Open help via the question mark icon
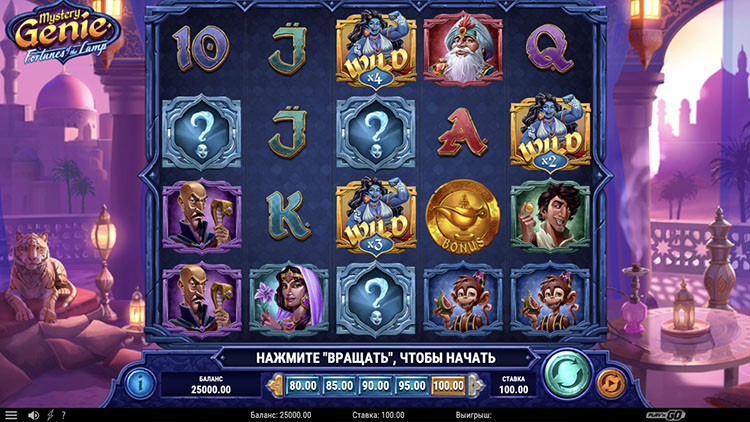Screen dimensions: 750x422 63,415
